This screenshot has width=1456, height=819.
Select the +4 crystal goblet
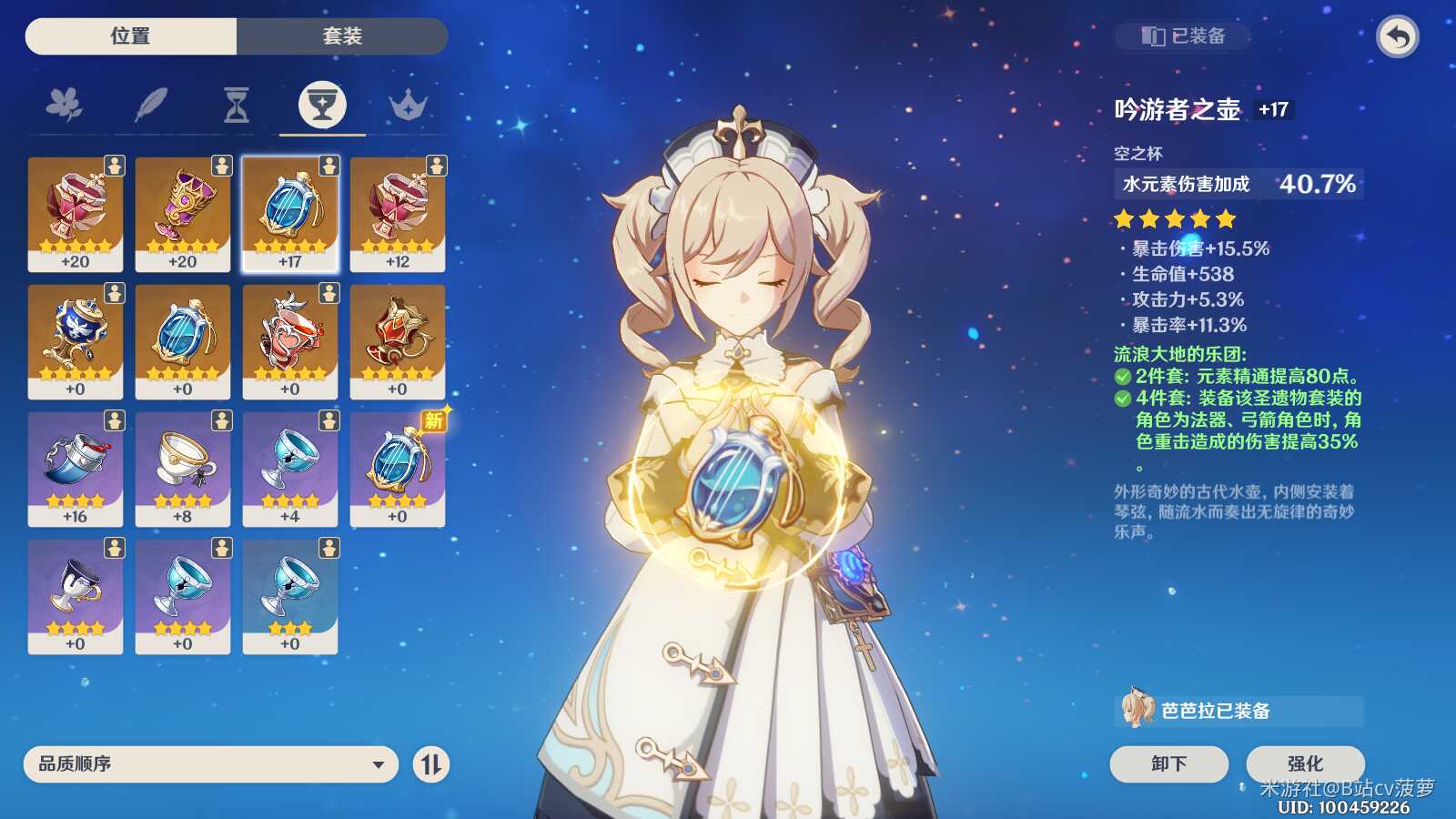coord(290,469)
